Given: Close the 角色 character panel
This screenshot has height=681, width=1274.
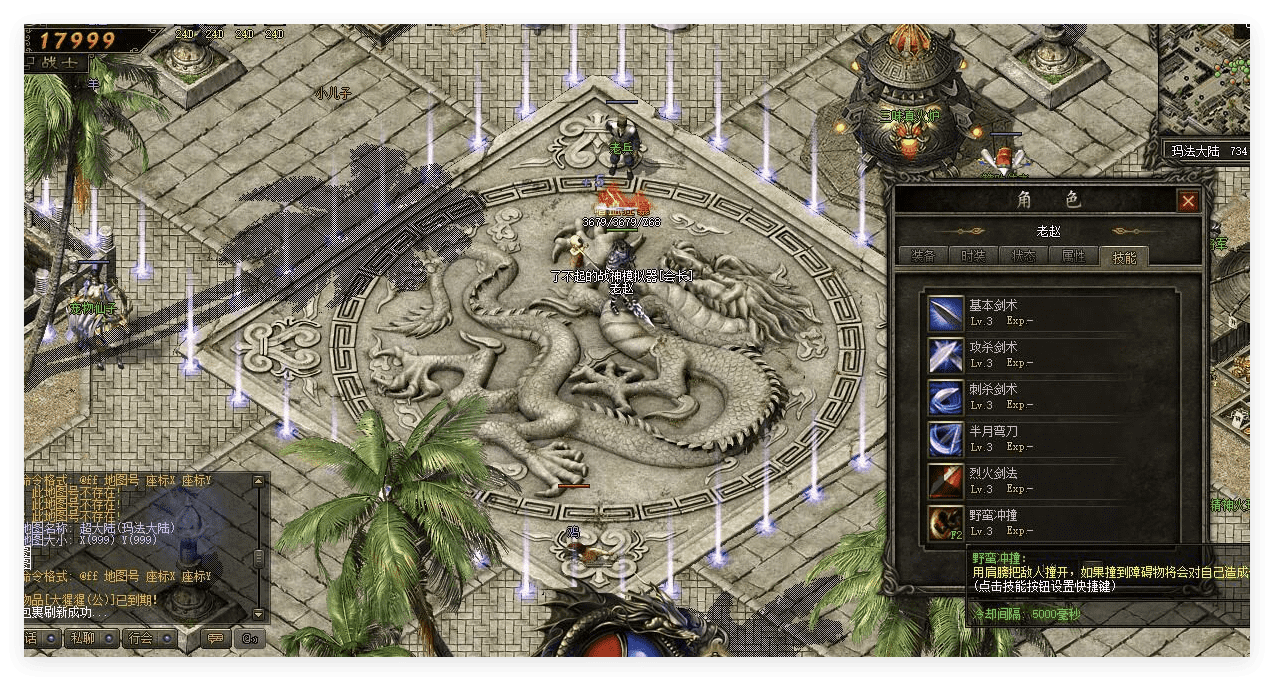Looking at the screenshot, I should tap(1187, 202).
